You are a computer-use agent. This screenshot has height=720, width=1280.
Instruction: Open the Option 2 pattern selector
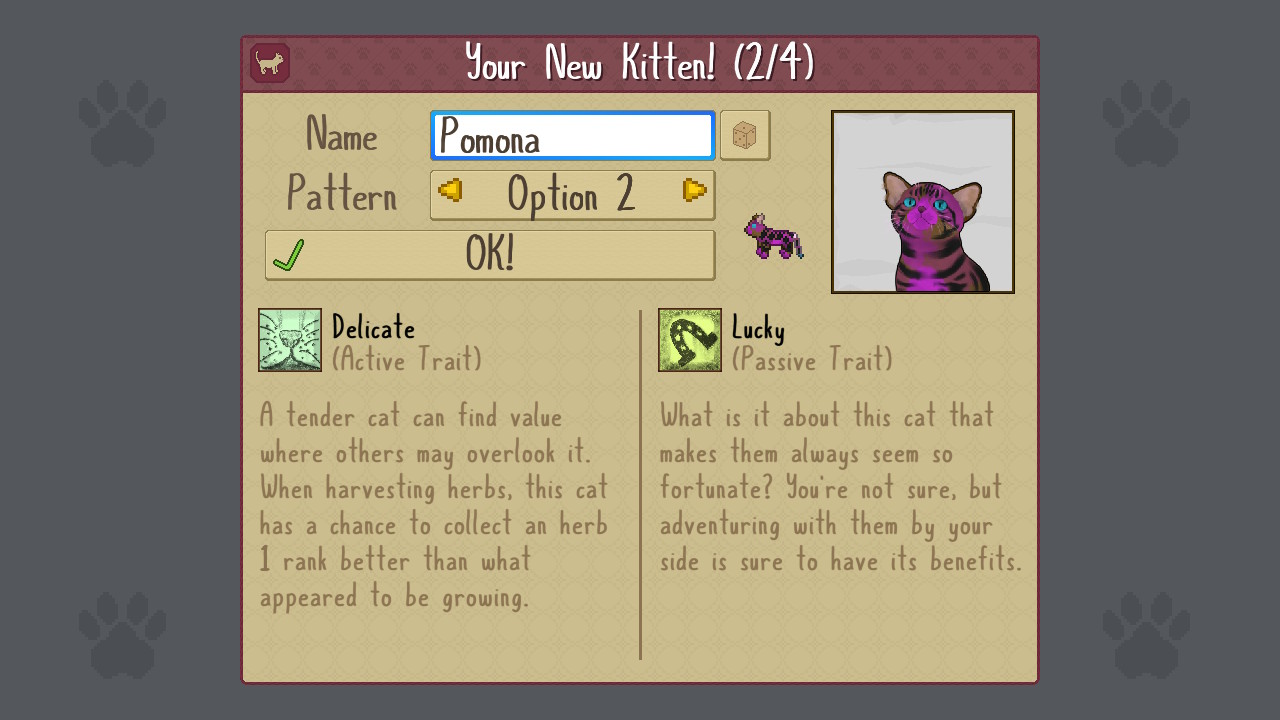pyautogui.click(x=572, y=194)
